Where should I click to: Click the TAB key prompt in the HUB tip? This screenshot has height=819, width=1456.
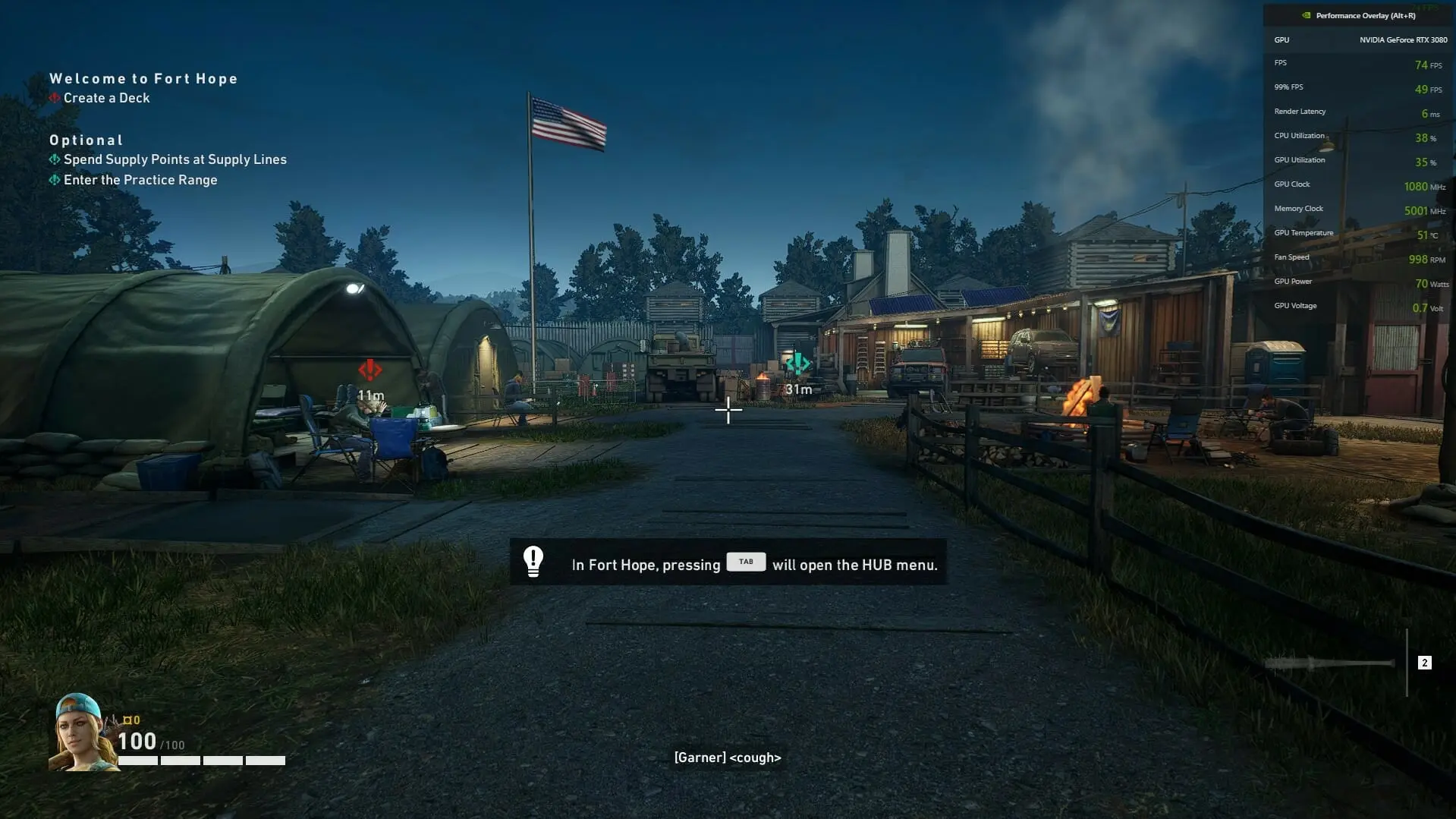coord(746,562)
